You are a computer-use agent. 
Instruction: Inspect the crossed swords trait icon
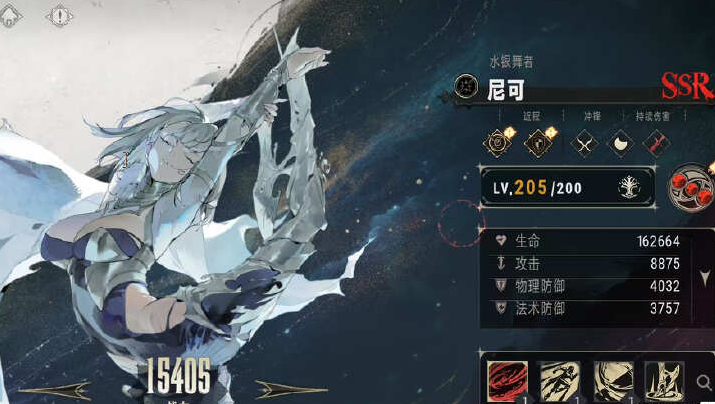(583, 142)
